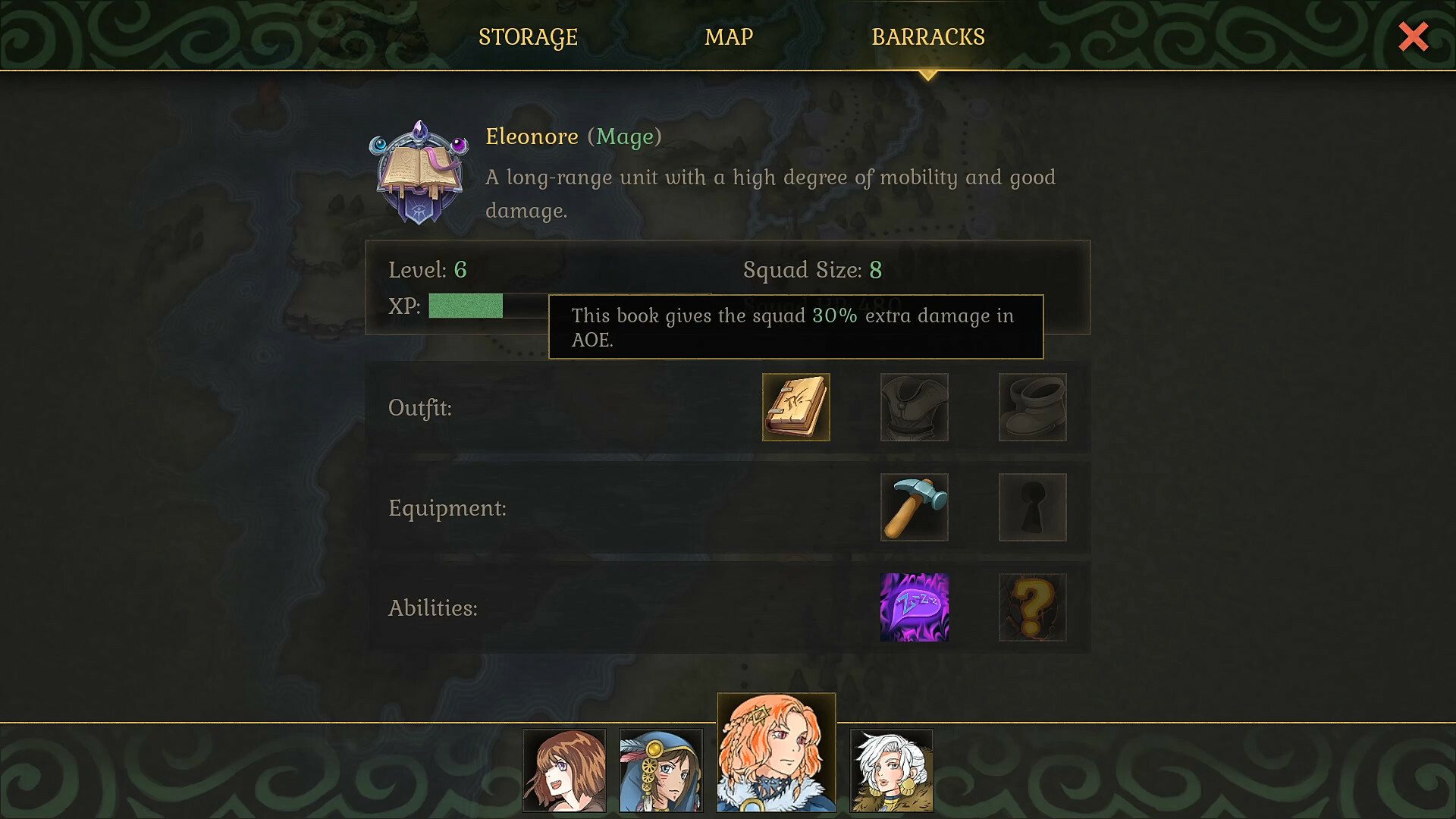Dismiss the AOE damage tooltip
The height and width of the screenshot is (819, 1456).
795,326
